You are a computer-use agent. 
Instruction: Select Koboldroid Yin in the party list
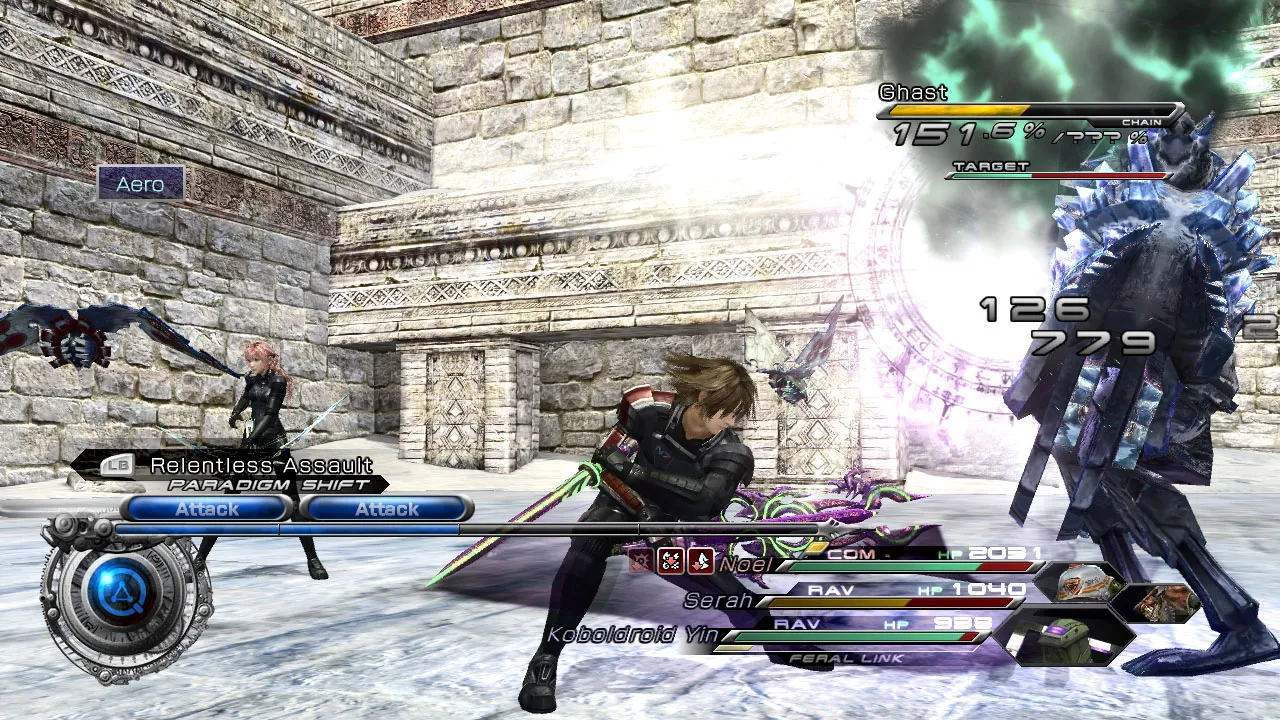click(x=631, y=635)
